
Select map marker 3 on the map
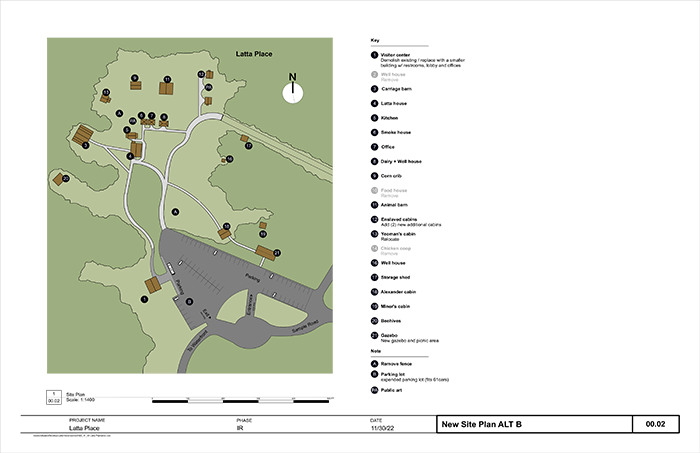(86, 146)
